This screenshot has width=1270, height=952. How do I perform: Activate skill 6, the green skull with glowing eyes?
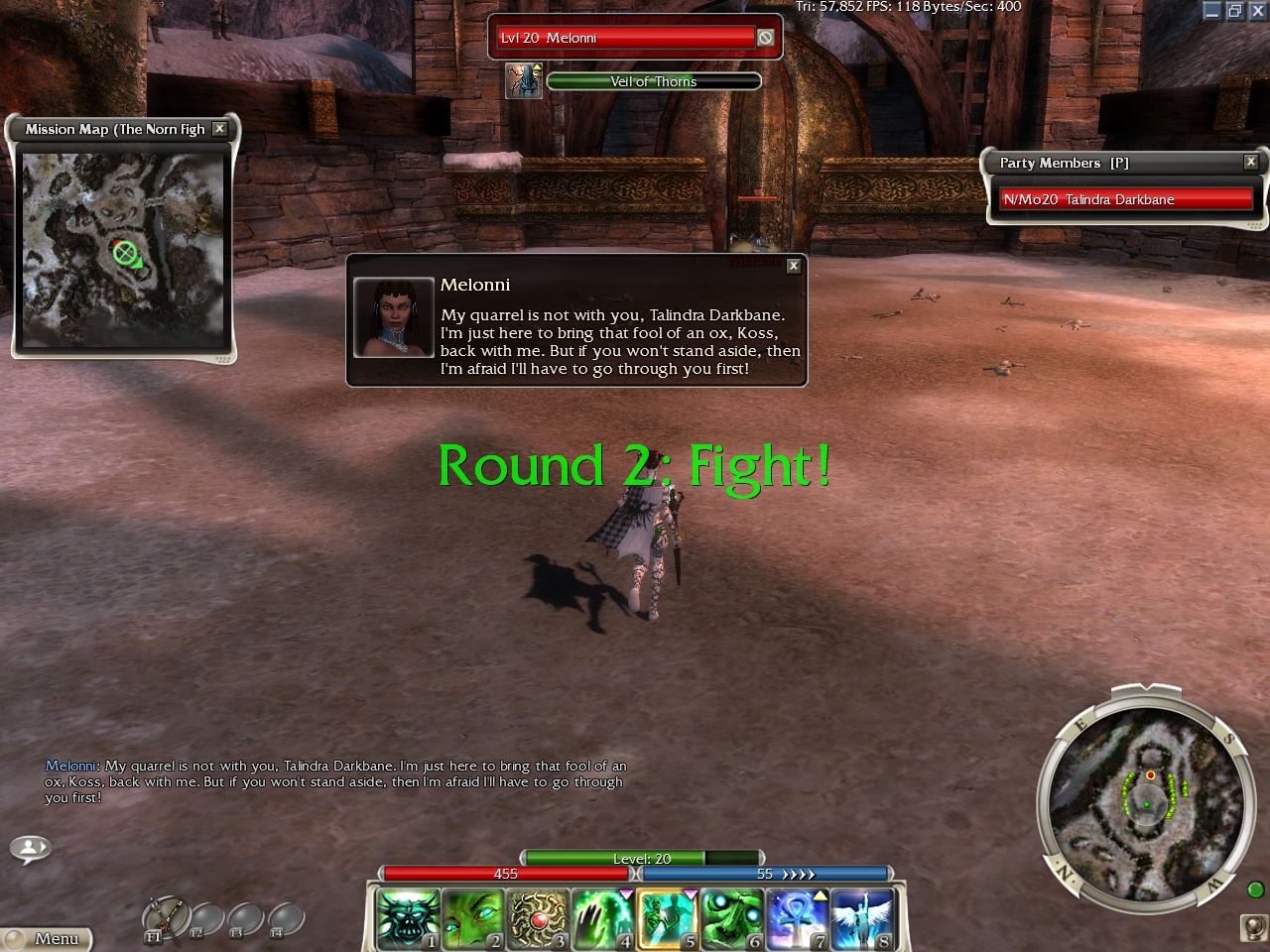[x=731, y=917]
